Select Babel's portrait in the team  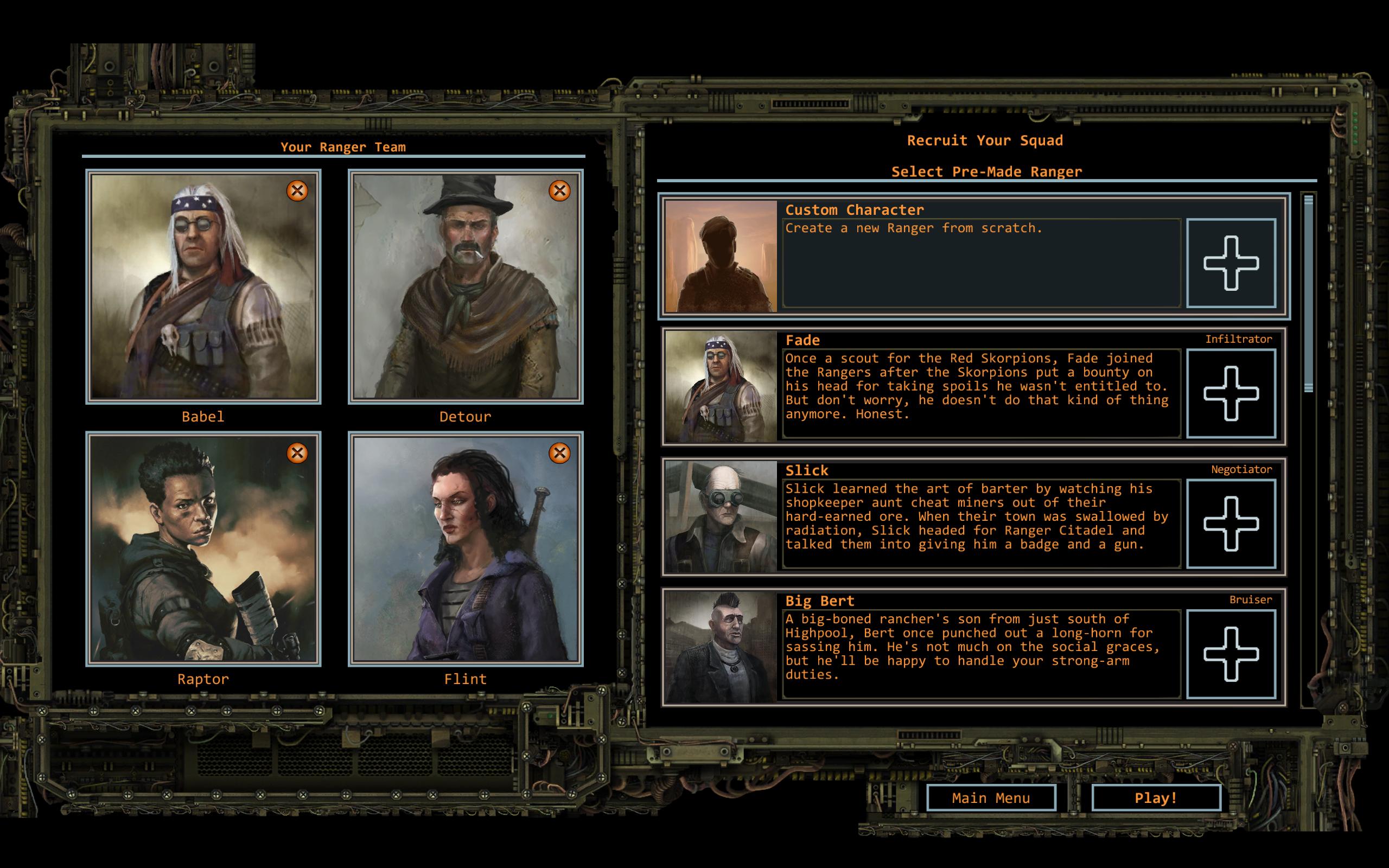203,287
